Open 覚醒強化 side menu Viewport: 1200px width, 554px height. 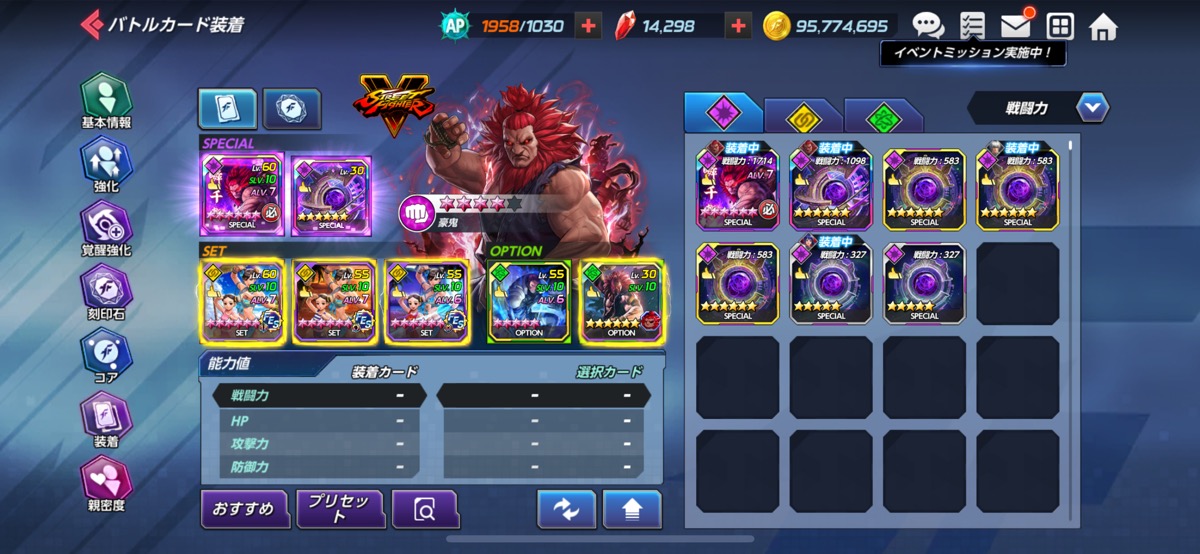pyautogui.click(x=106, y=228)
